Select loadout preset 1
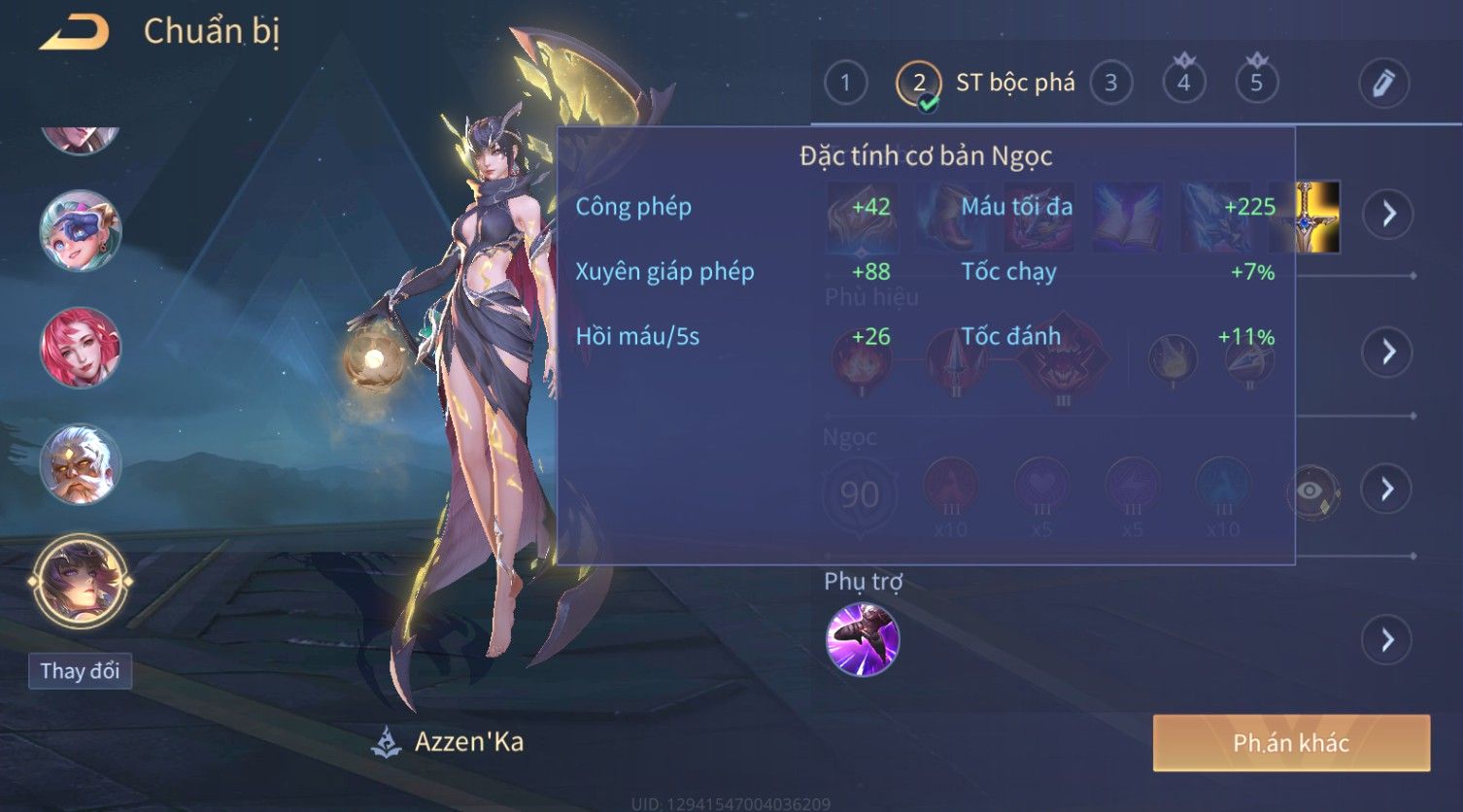The height and width of the screenshot is (812, 1463). tap(845, 84)
